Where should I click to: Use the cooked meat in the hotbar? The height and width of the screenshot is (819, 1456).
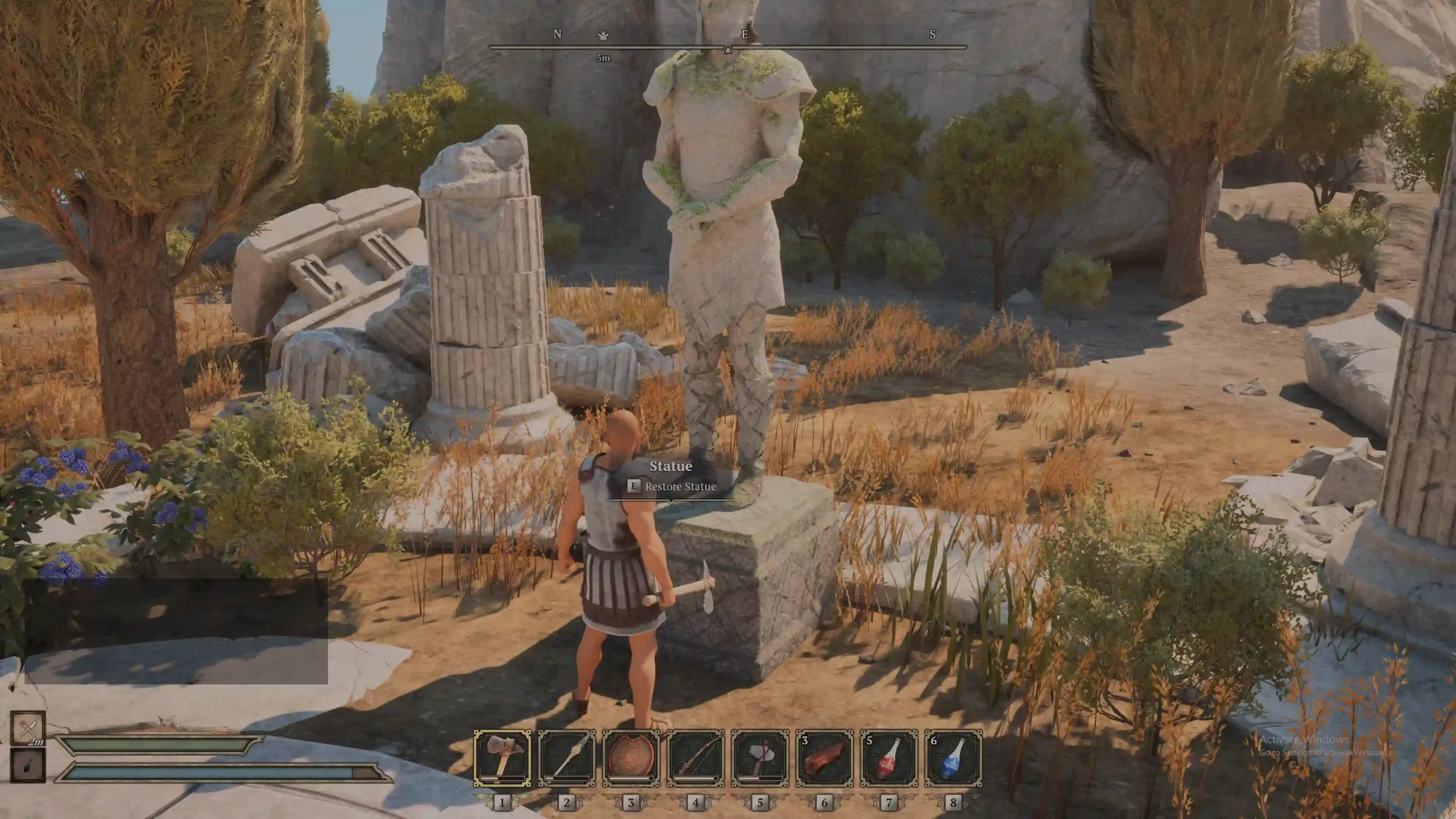[824, 758]
